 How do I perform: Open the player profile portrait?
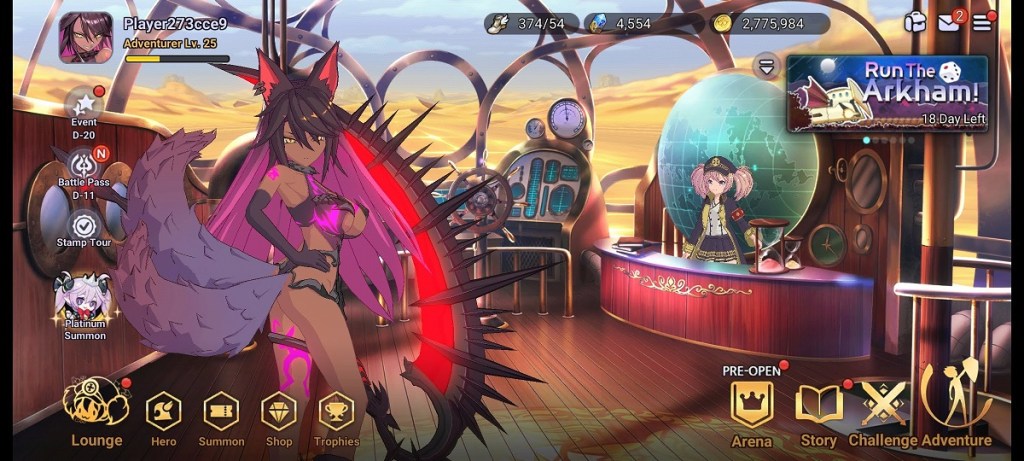click(x=85, y=38)
